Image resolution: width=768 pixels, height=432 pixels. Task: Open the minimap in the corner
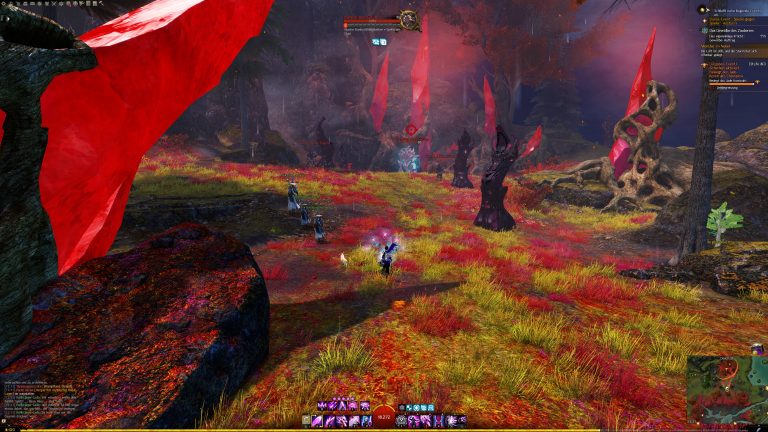click(726, 388)
